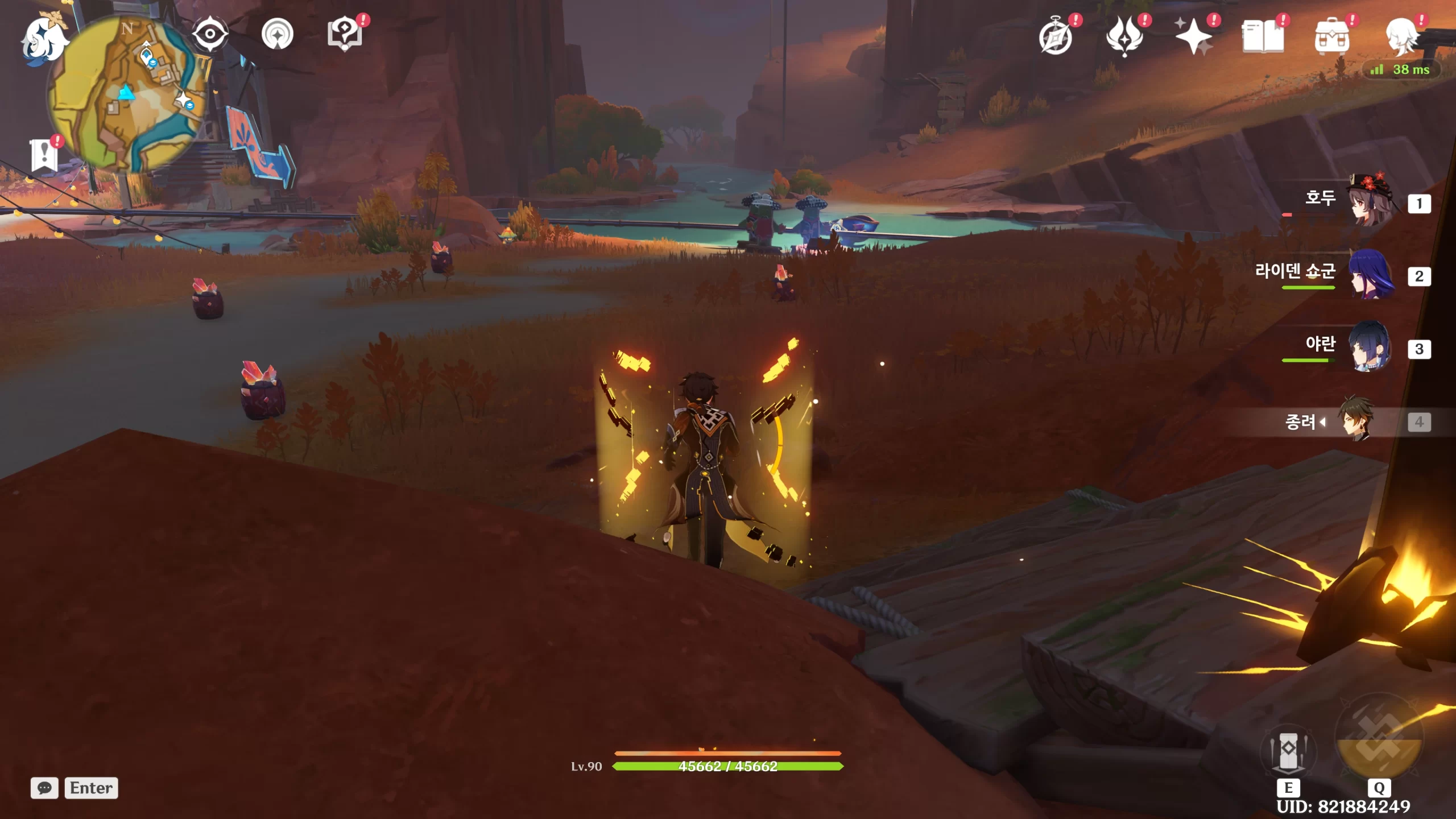Open the co-op mode icon

coord(278,35)
